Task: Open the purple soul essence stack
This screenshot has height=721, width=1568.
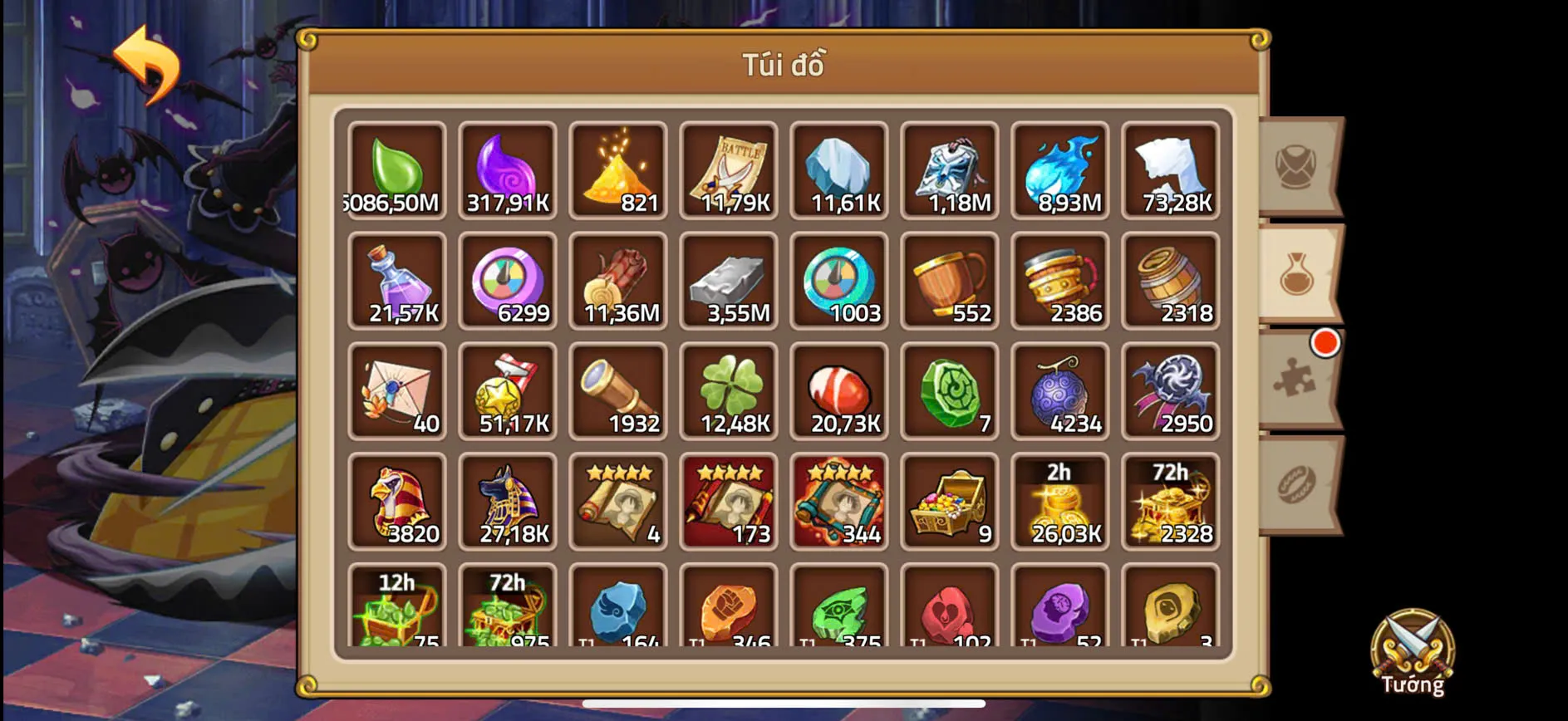Action: (x=507, y=170)
